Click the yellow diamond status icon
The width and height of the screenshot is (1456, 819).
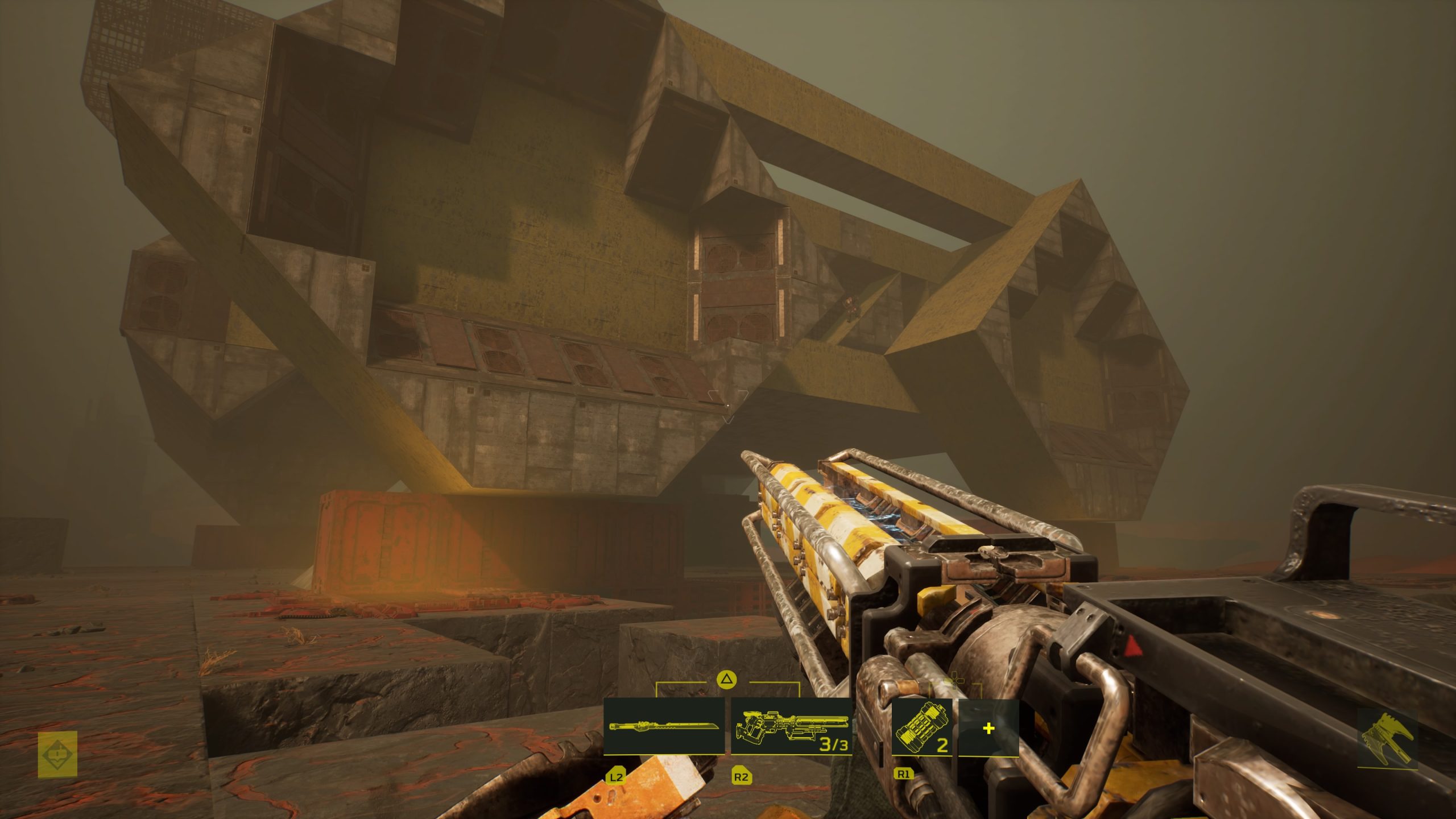(x=57, y=754)
